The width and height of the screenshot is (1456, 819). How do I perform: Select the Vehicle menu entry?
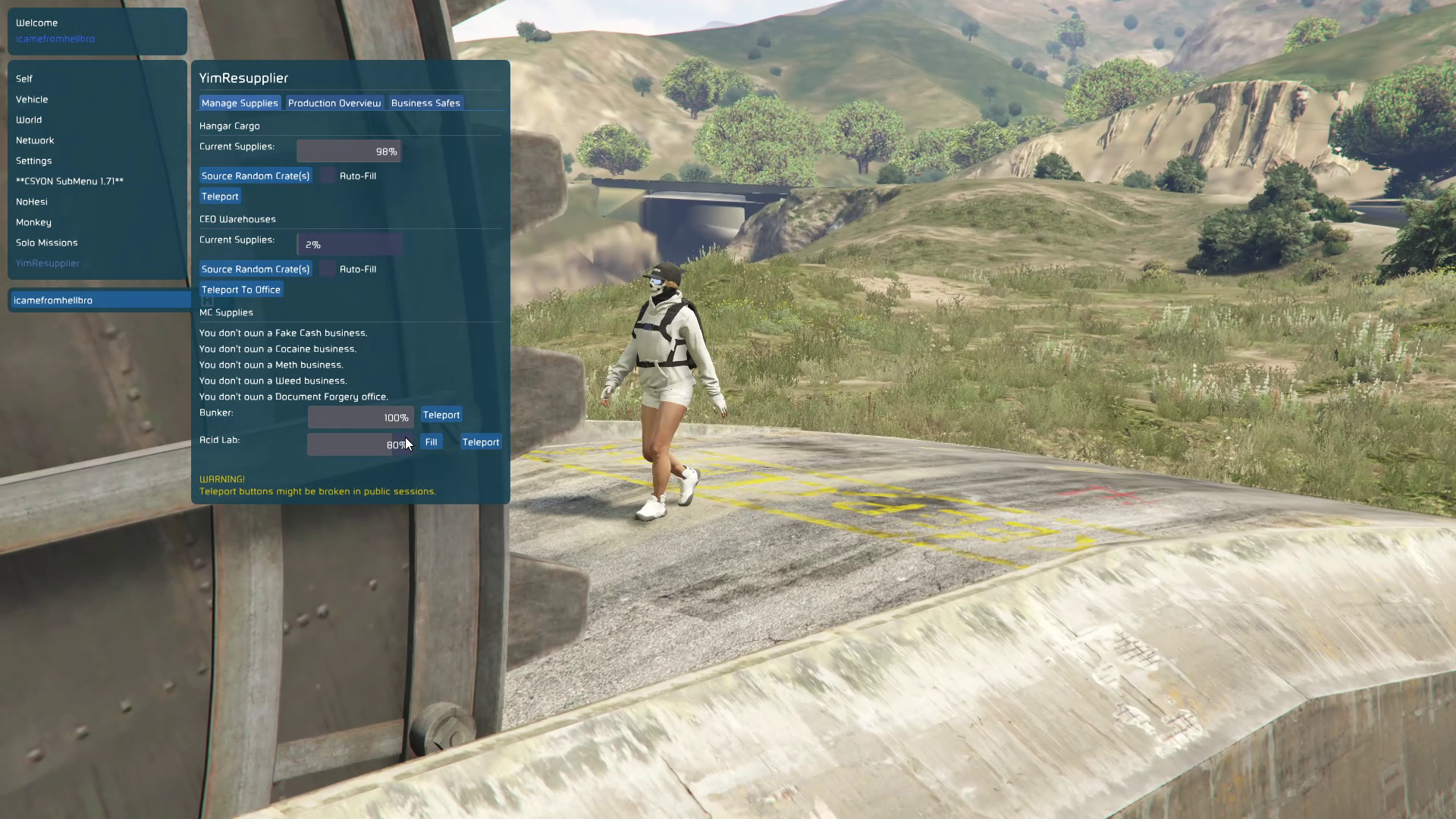click(x=32, y=99)
